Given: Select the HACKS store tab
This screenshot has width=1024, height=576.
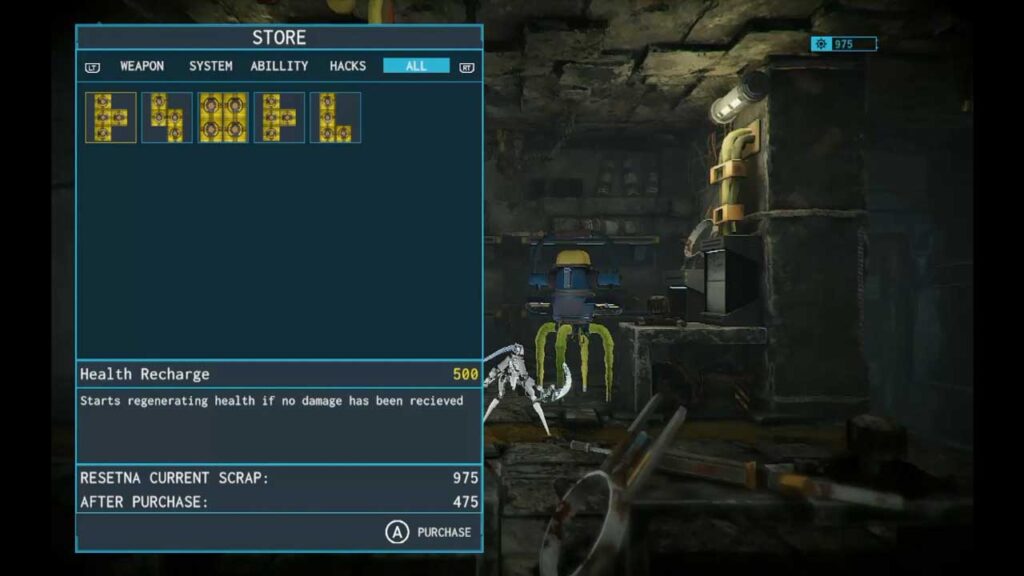Looking at the screenshot, I should 347,66.
